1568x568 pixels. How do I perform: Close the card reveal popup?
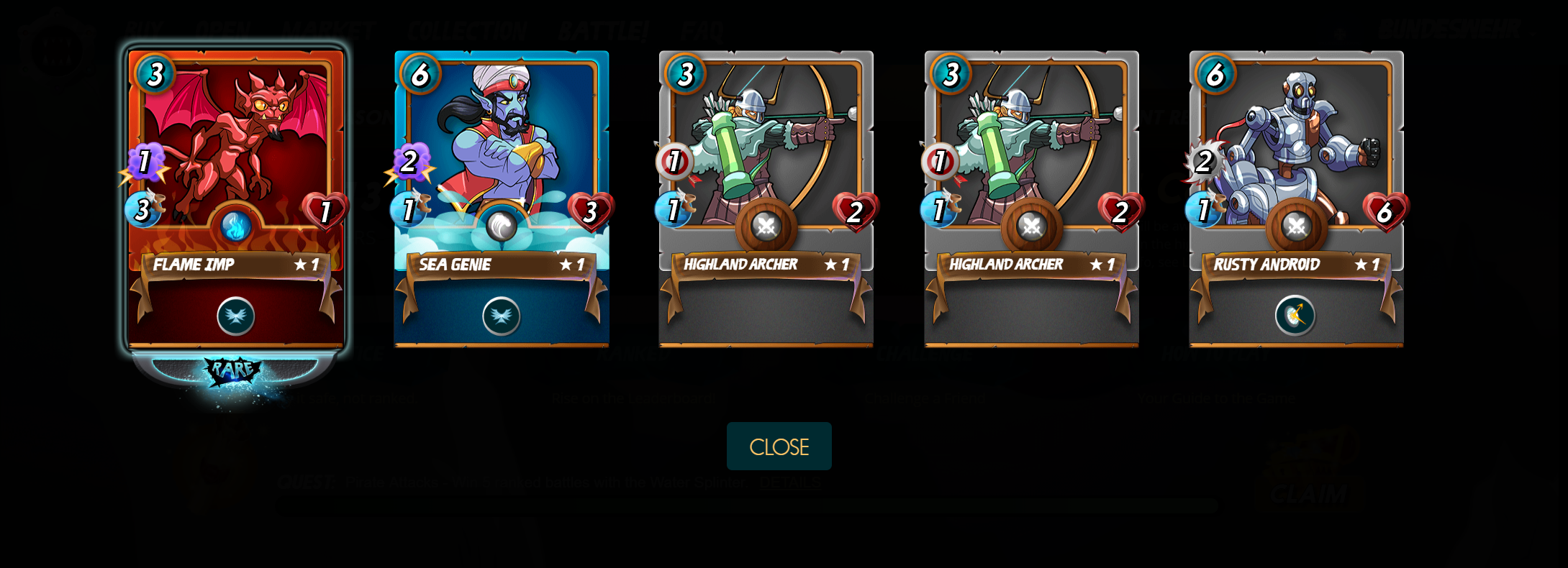click(x=779, y=446)
